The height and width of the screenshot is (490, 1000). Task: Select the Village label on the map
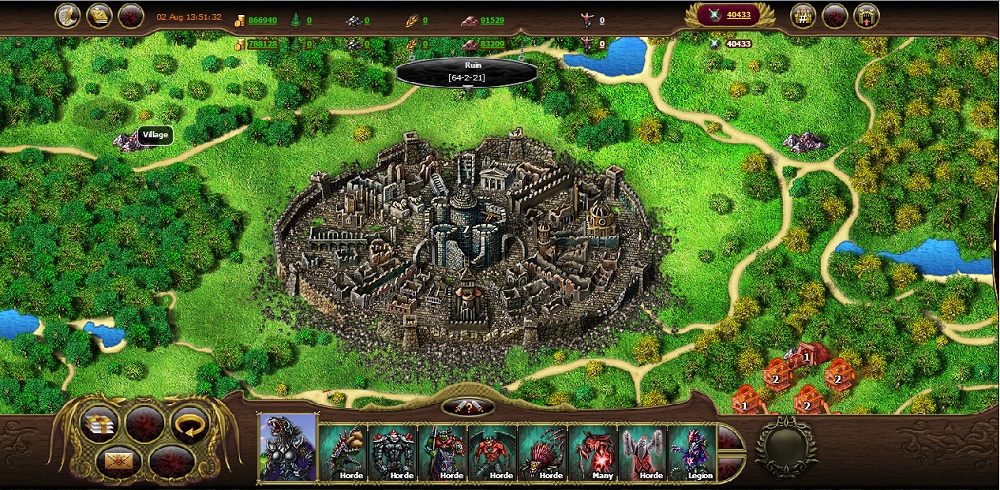[155, 135]
